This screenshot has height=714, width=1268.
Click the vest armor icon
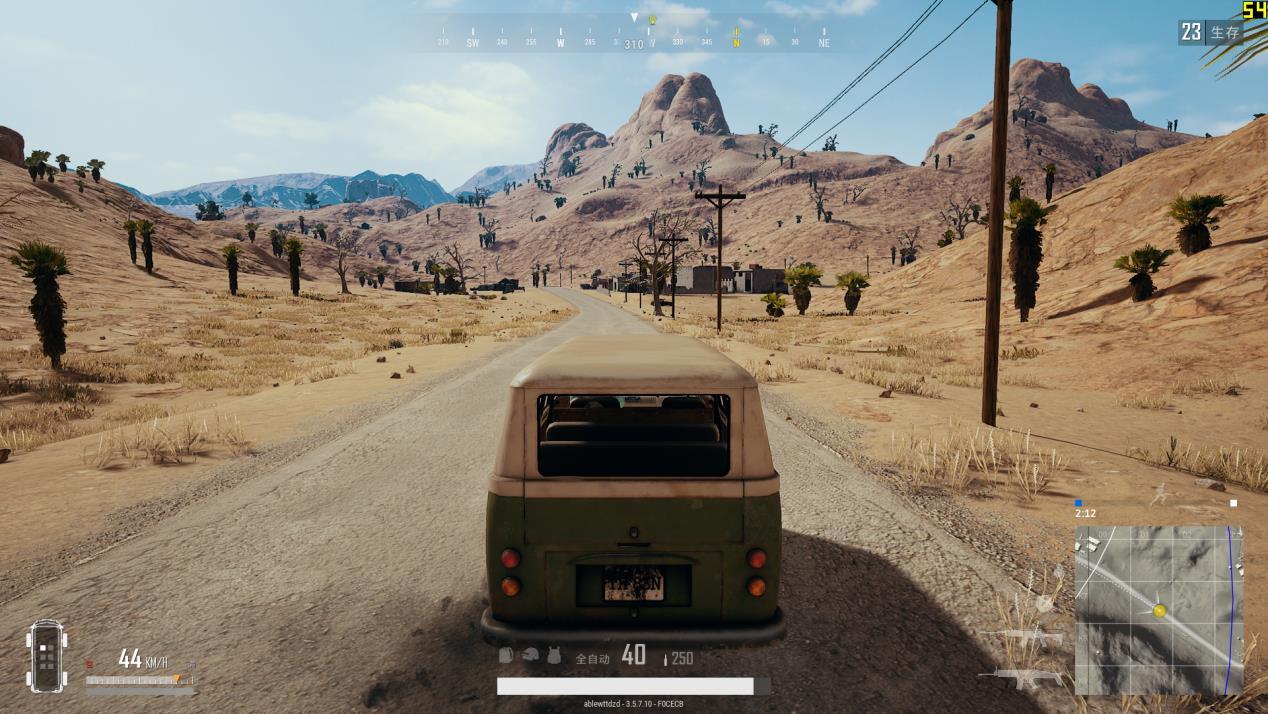[x=554, y=655]
